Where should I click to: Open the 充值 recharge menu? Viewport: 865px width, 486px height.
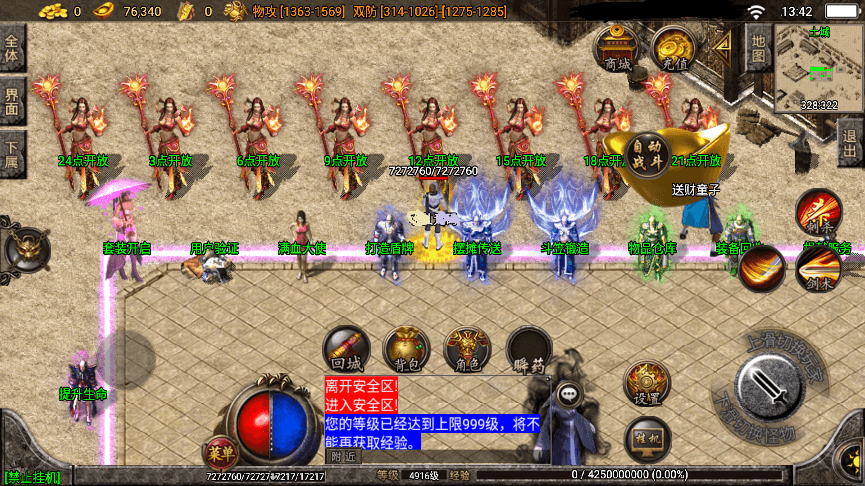[672, 49]
